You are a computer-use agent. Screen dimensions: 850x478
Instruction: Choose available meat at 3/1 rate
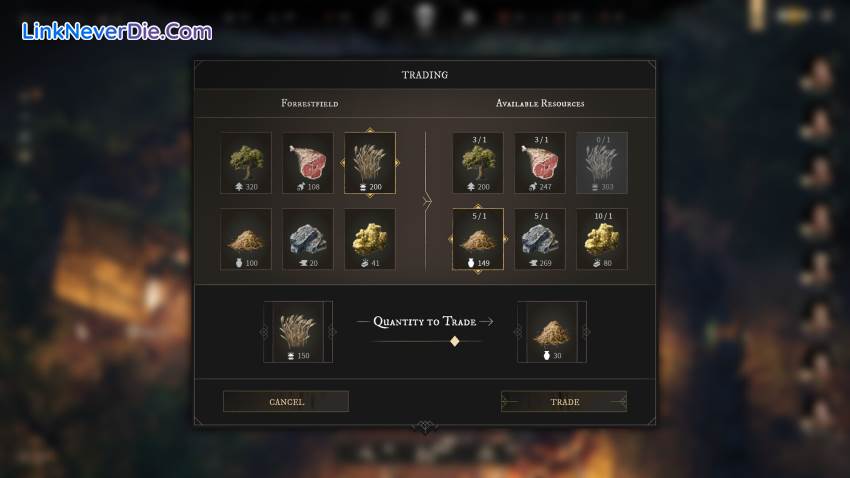coord(540,163)
